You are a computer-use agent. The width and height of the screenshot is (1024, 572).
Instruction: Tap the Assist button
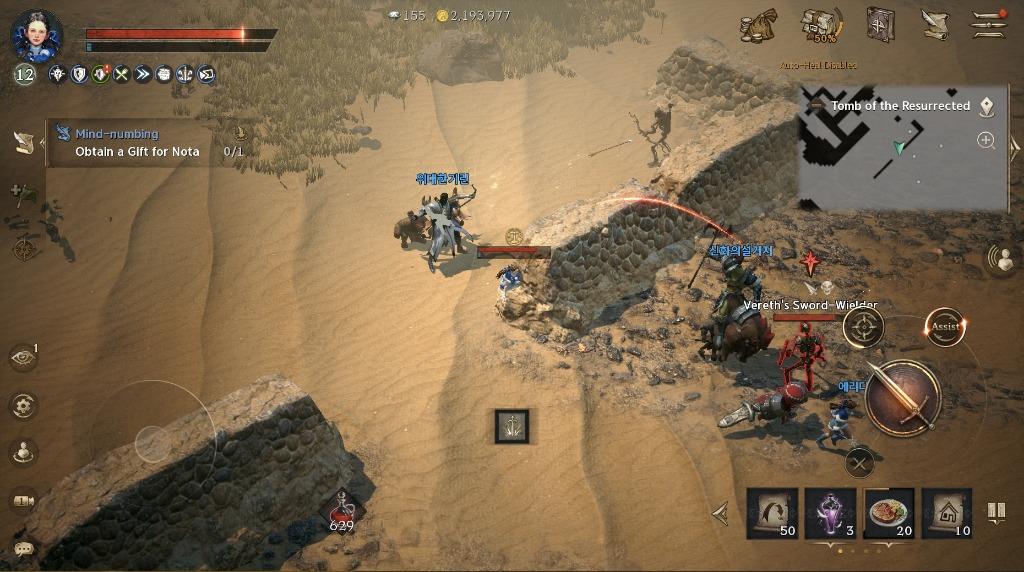tap(945, 327)
